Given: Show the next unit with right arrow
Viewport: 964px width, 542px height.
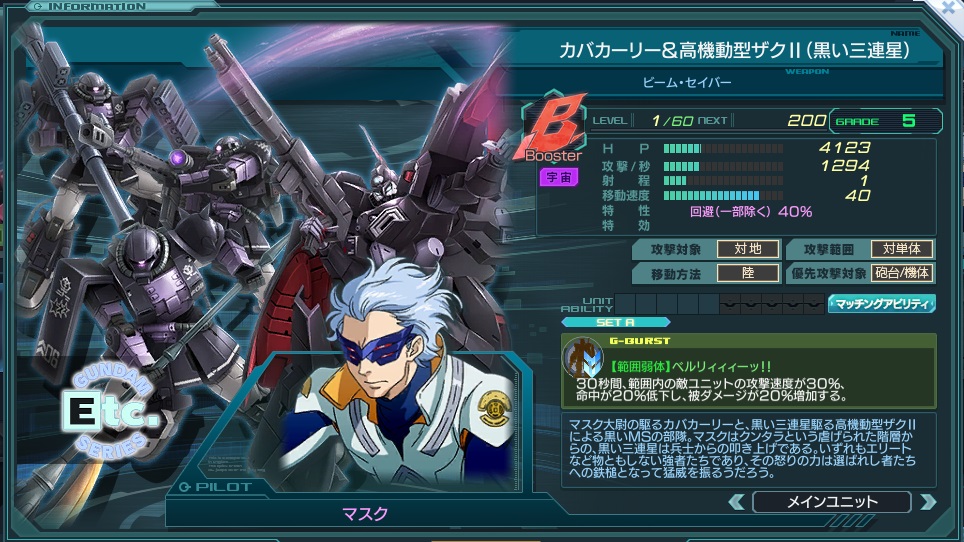Looking at the screenshot, I should [928, 502].
